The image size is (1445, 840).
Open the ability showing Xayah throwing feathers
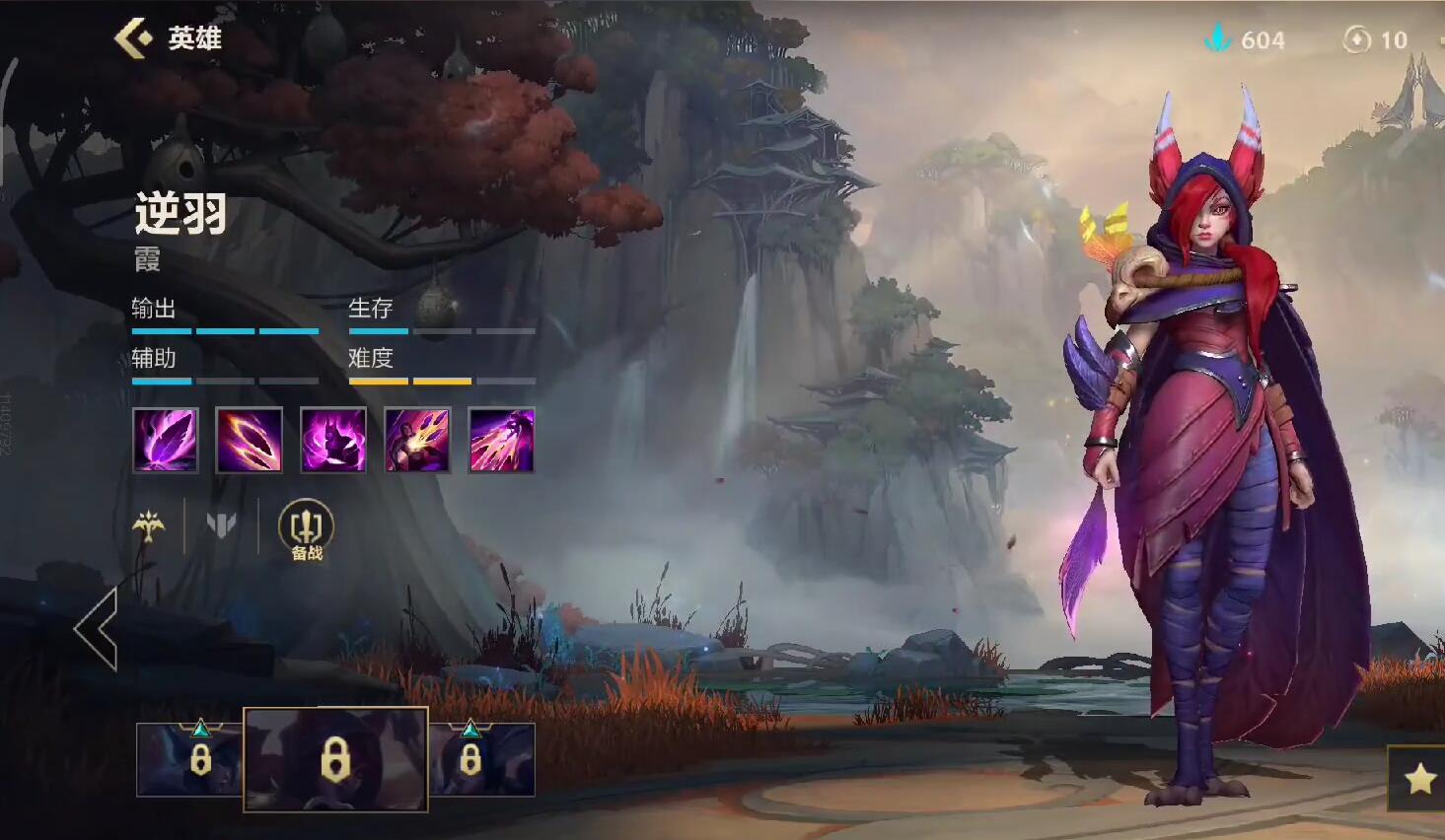click(417, 440)
